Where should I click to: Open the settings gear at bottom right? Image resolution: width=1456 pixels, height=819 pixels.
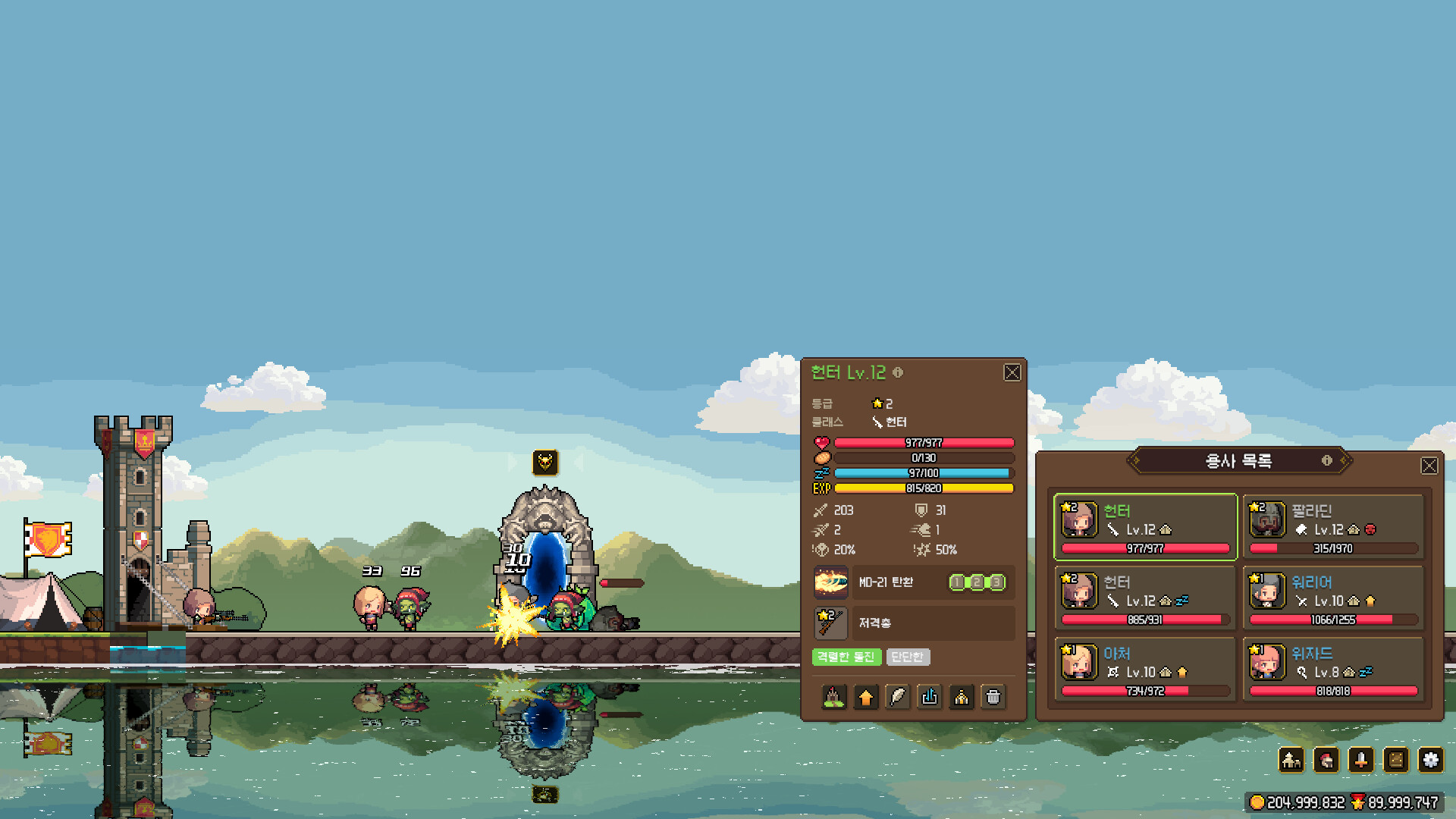coord(1431,761)
